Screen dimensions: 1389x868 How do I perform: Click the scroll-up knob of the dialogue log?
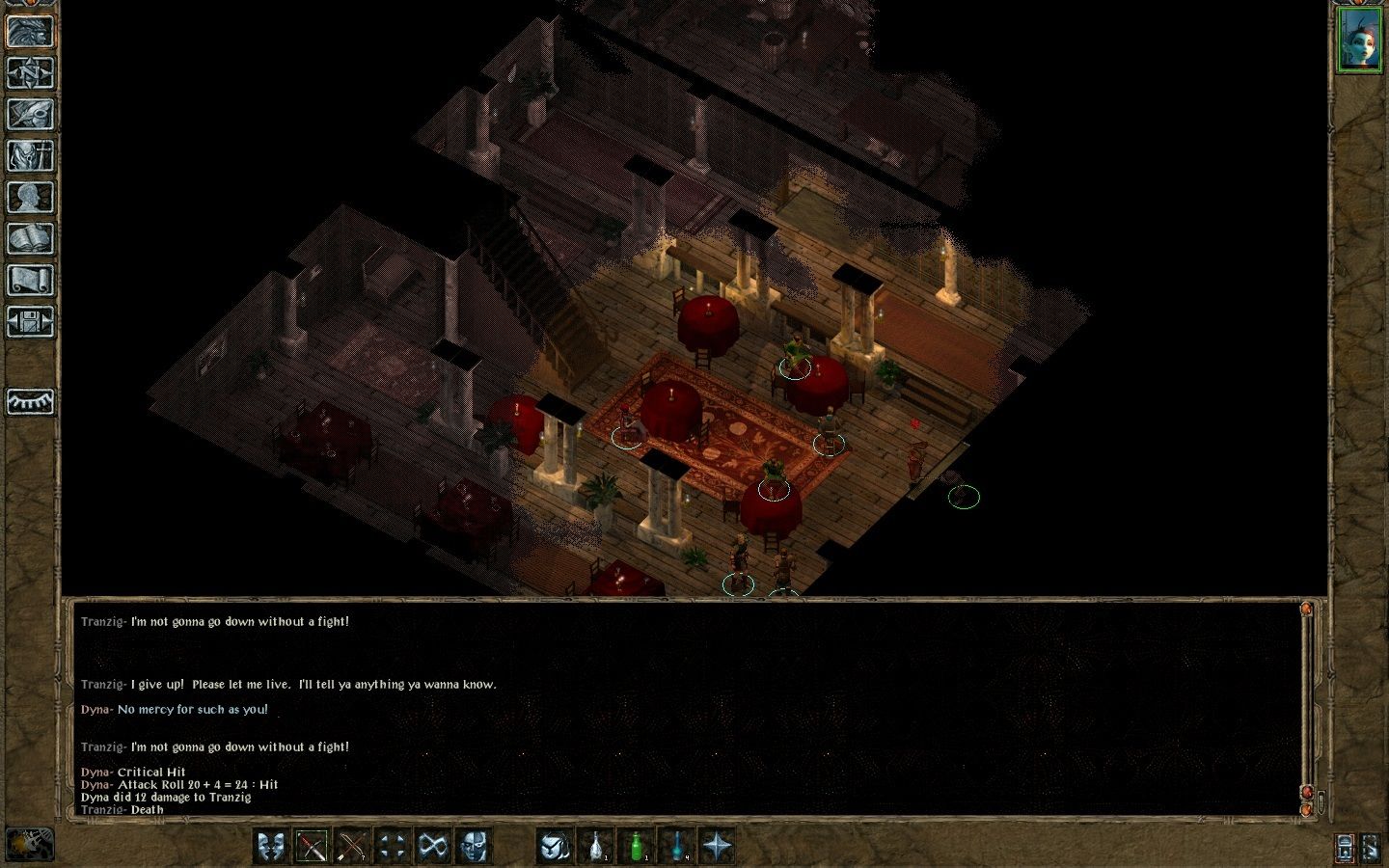tap(1307, 610)
